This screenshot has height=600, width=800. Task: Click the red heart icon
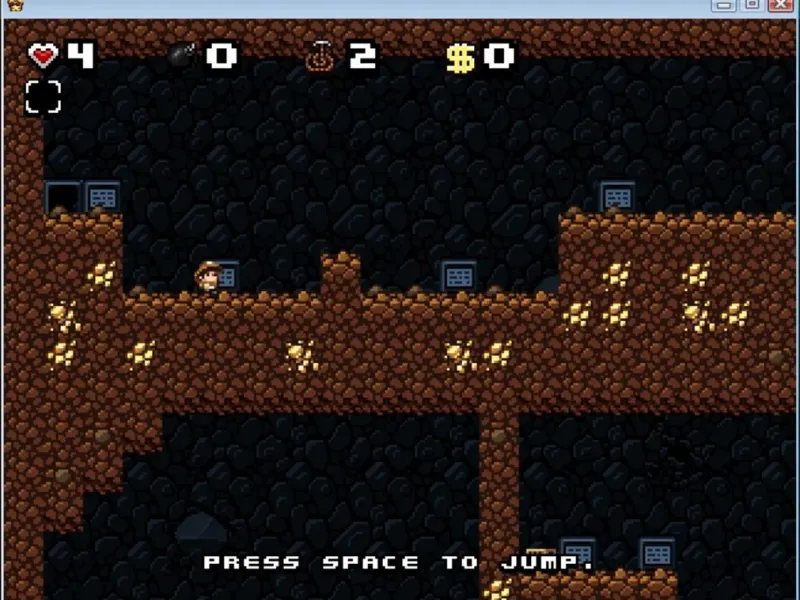tap(44, 56)
